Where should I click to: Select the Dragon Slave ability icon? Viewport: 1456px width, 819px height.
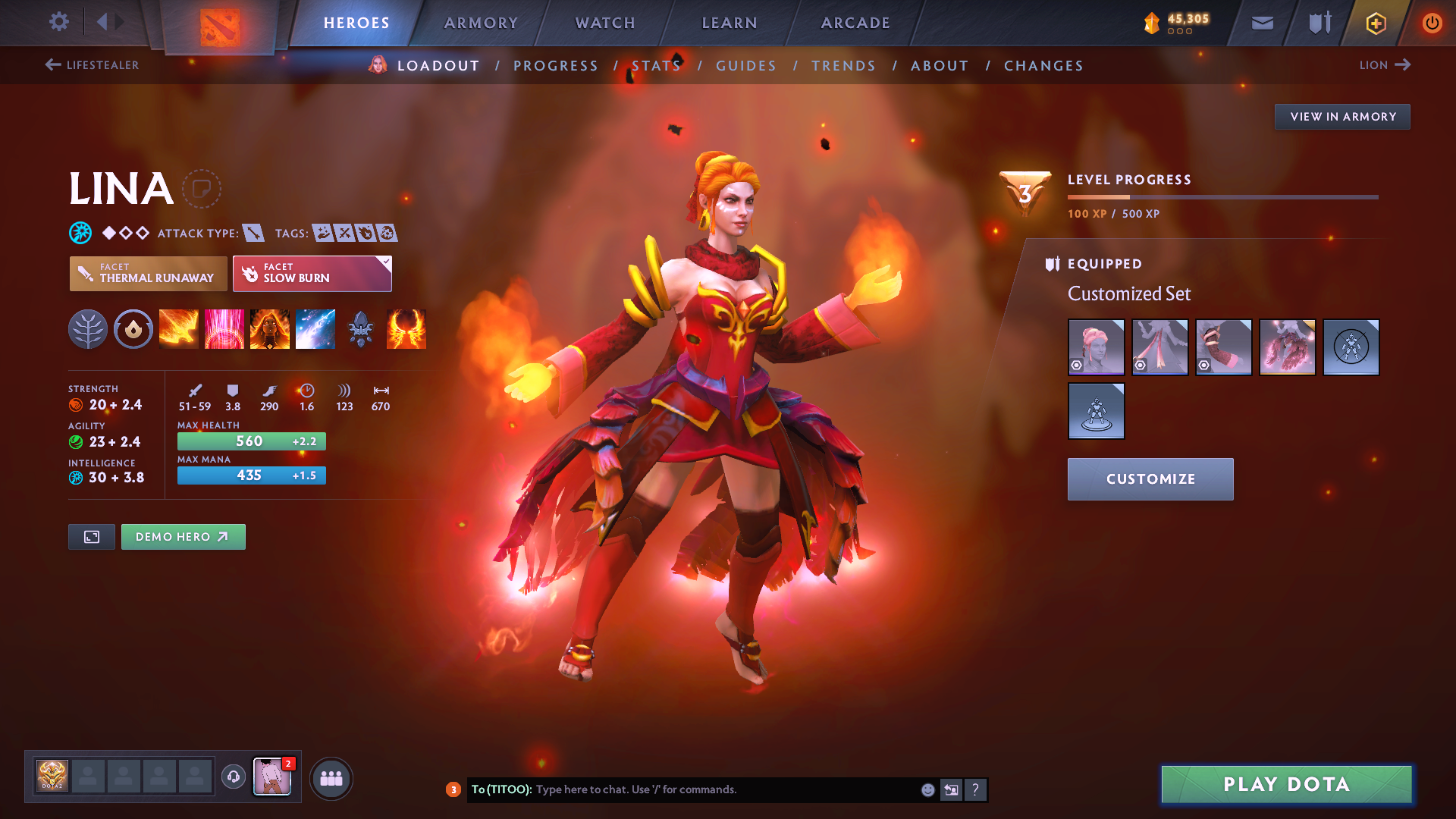point(179,328)
